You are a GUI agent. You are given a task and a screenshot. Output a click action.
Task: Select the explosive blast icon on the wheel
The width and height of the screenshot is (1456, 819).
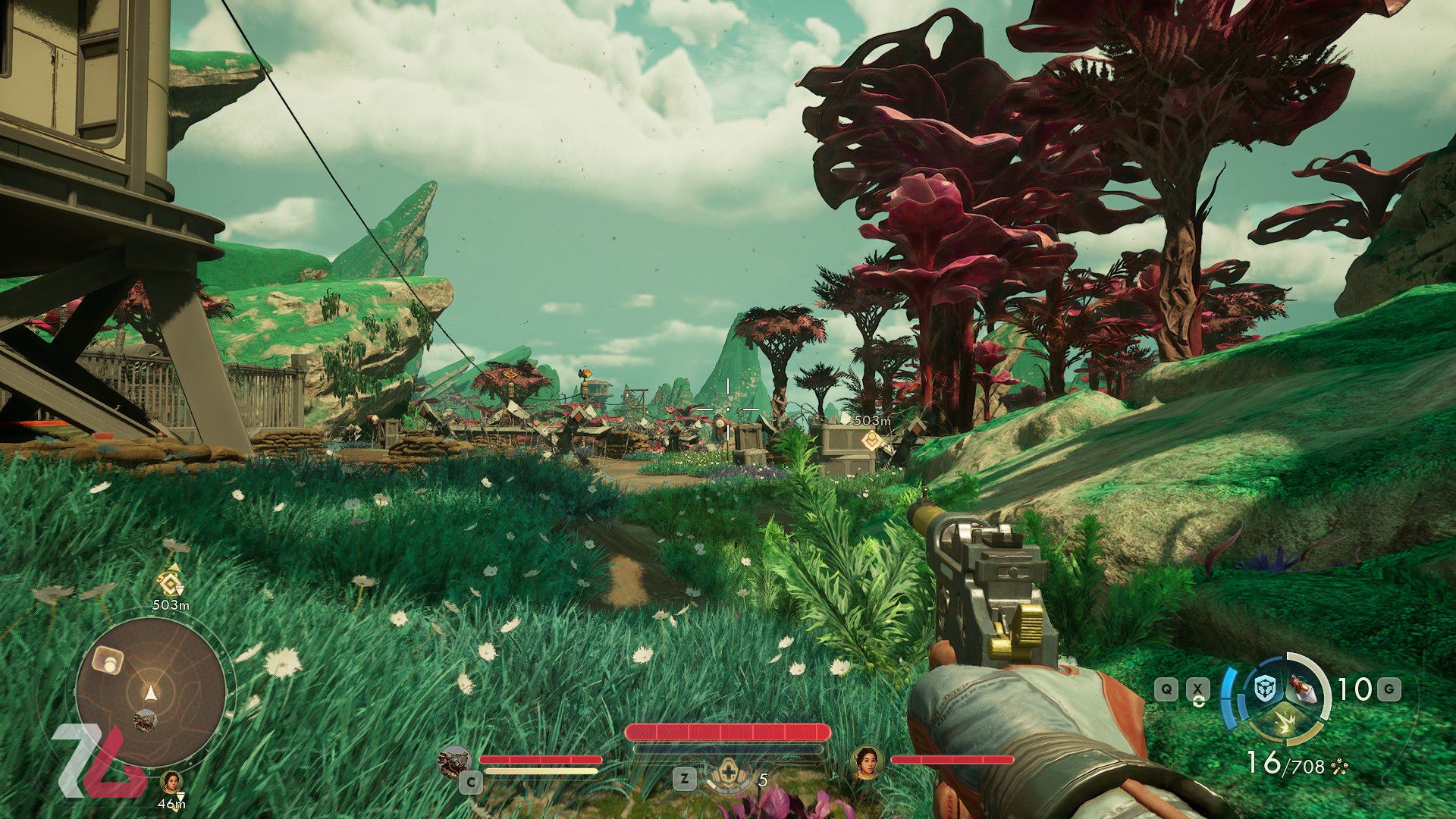click(1284, 720)
